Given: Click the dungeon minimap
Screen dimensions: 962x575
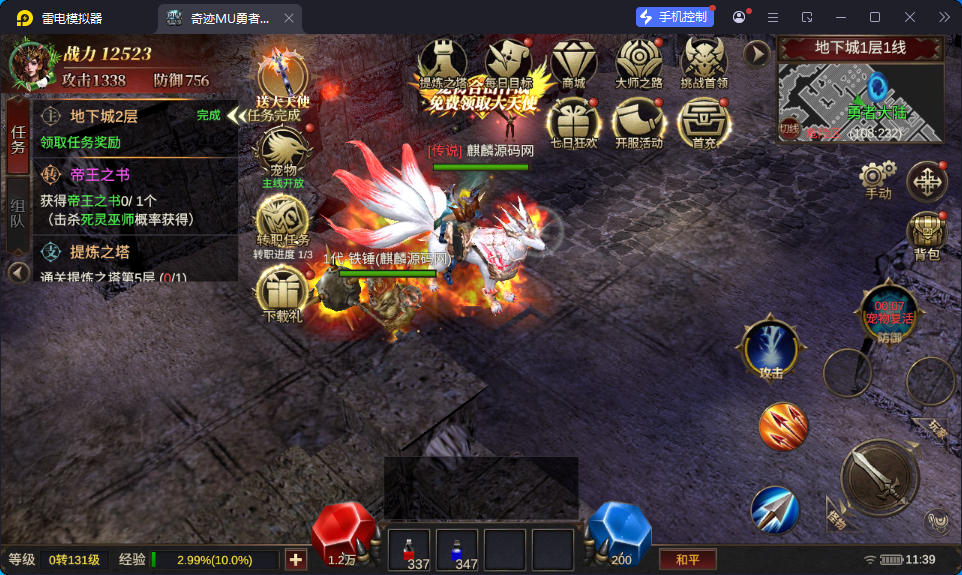Looking at the screenshot, I should point(860,101).
